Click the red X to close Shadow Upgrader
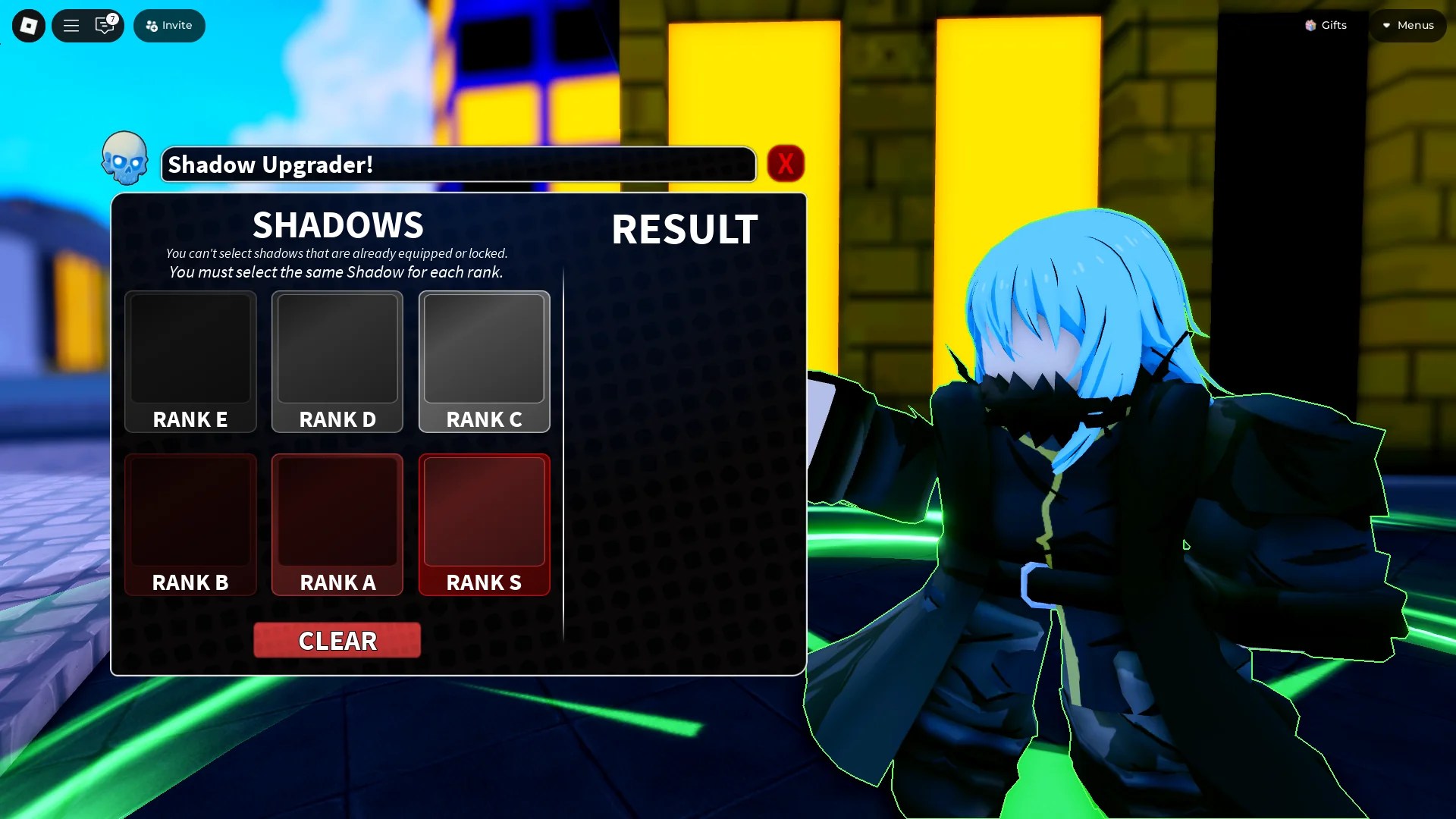This screenshot has width=1456, height=819. coord(786,162)
